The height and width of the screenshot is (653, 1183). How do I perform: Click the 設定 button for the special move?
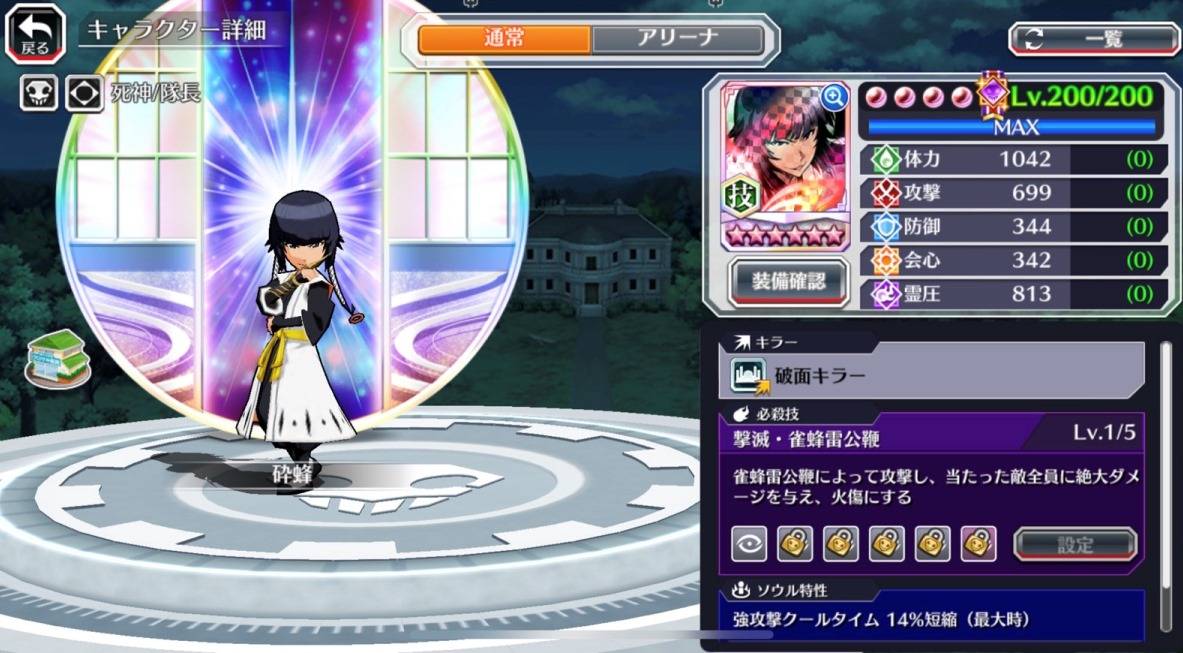point(1075,543)
